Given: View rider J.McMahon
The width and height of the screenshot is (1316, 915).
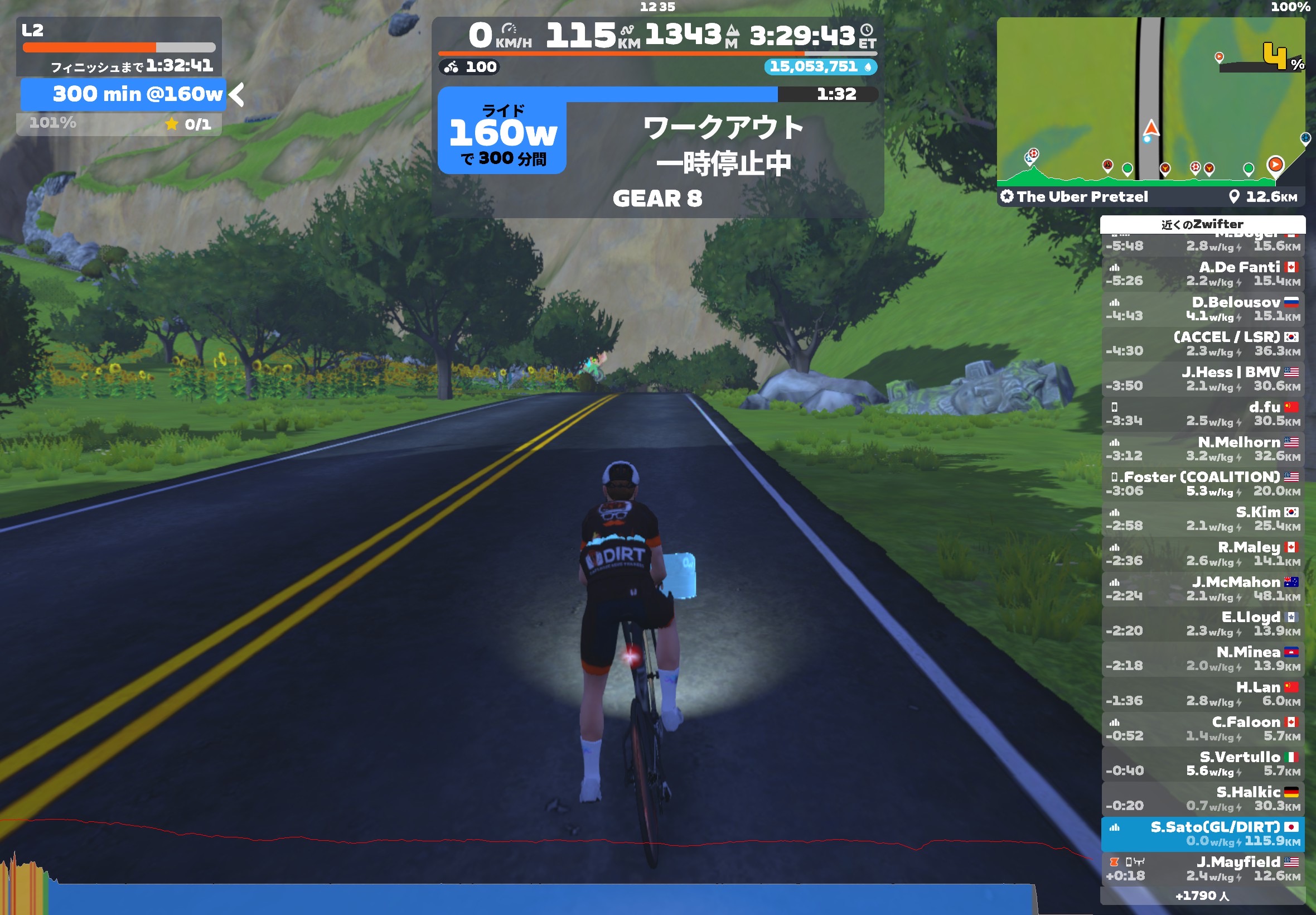Looking at the screenshot, I should [x=1202, y=589].
